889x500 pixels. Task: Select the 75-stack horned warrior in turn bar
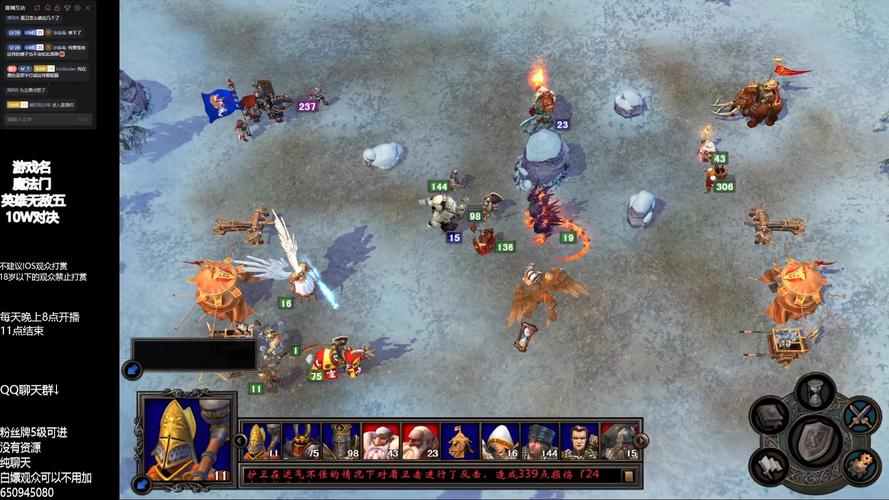pos(300,441)
